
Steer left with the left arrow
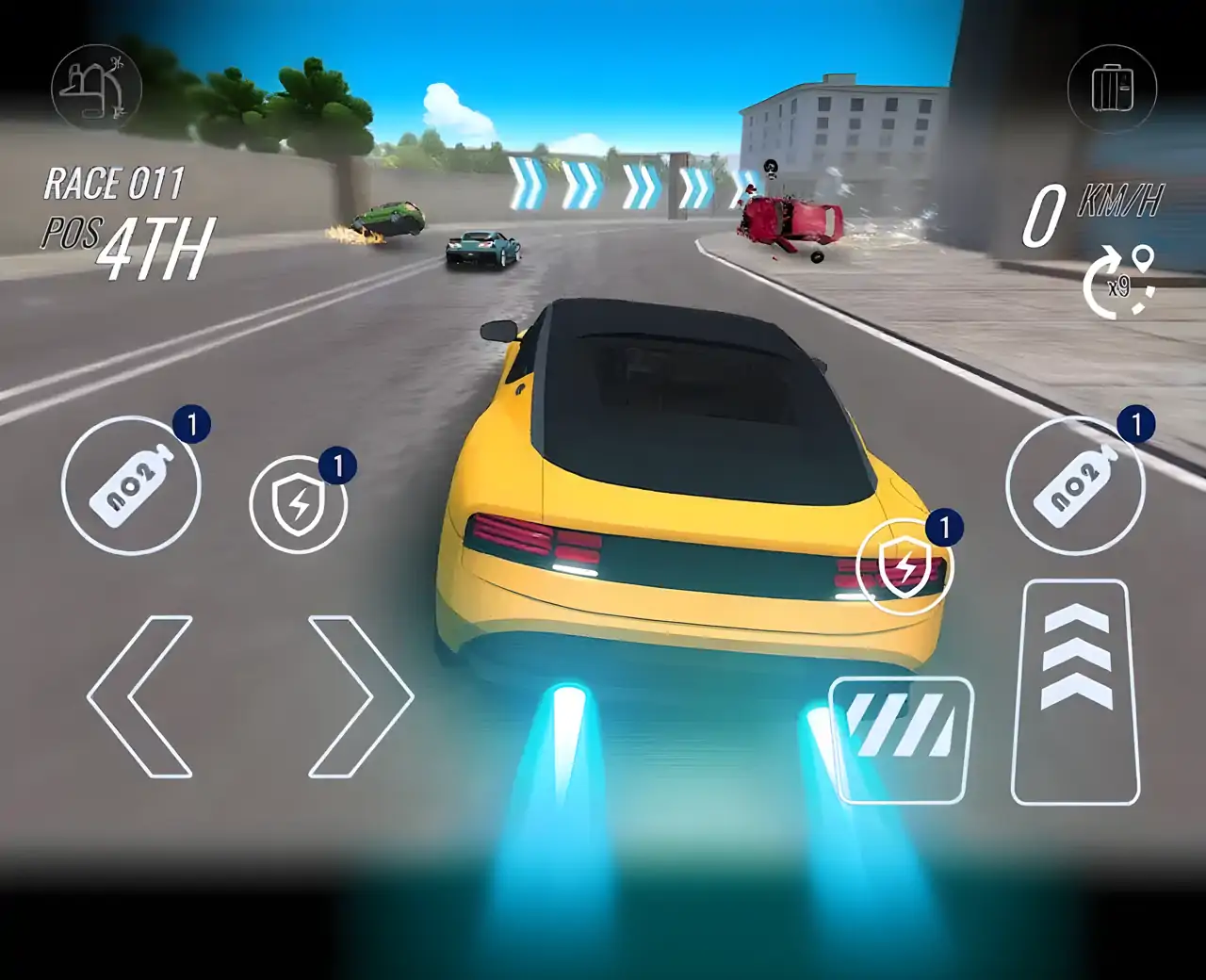[x=140, y=696]
